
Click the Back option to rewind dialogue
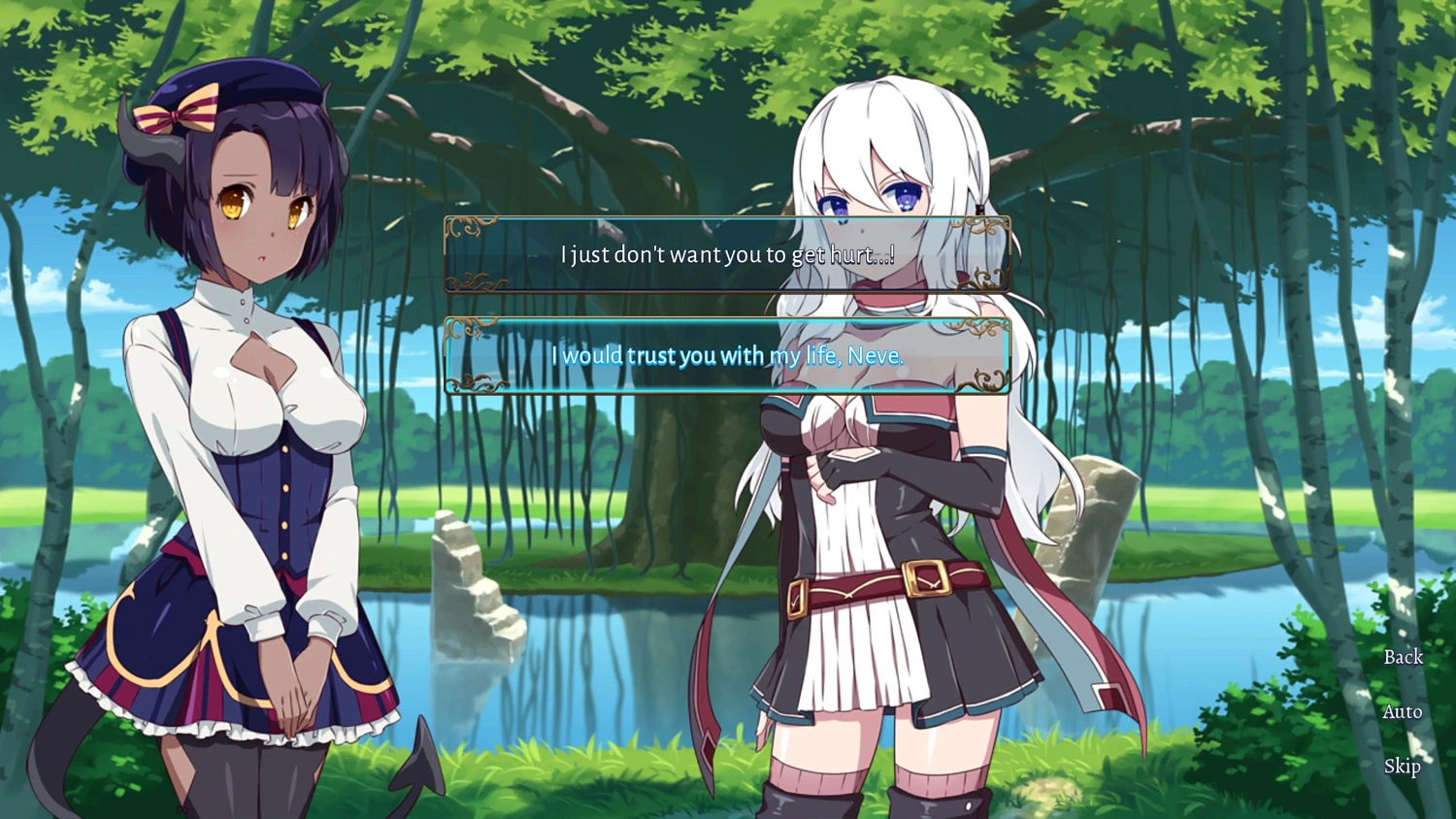(x=1402, y=657)
